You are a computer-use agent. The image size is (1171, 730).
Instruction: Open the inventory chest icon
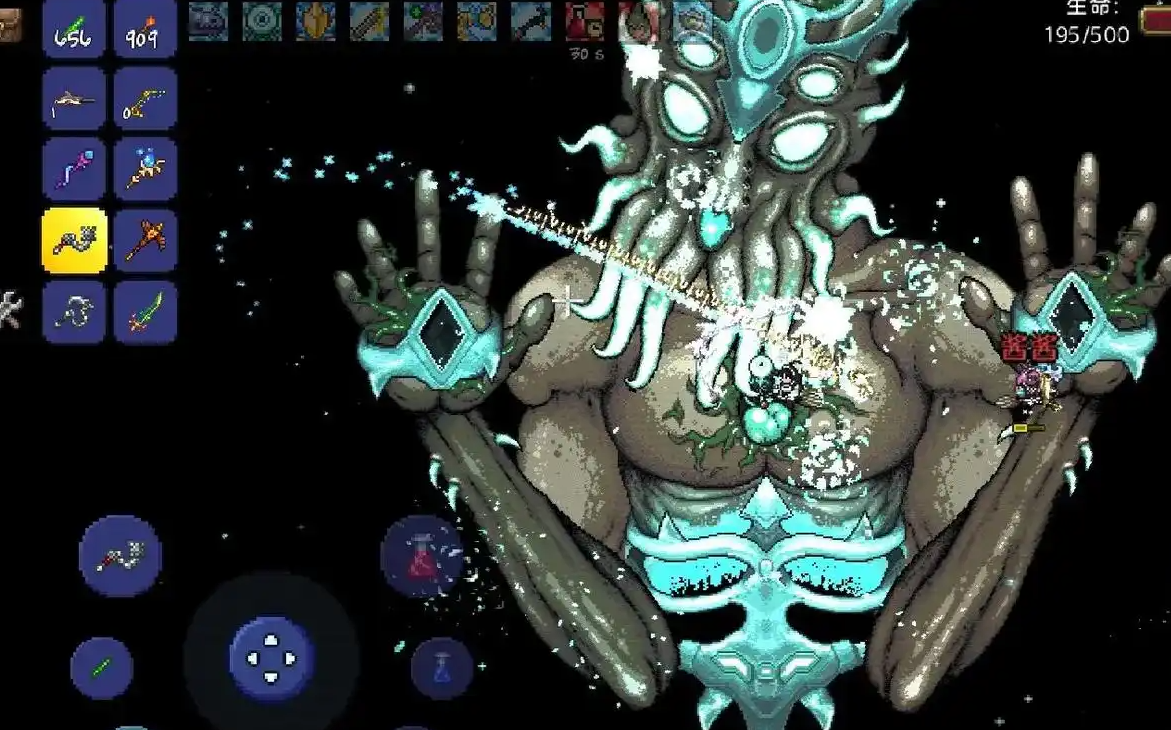(9, 26)
